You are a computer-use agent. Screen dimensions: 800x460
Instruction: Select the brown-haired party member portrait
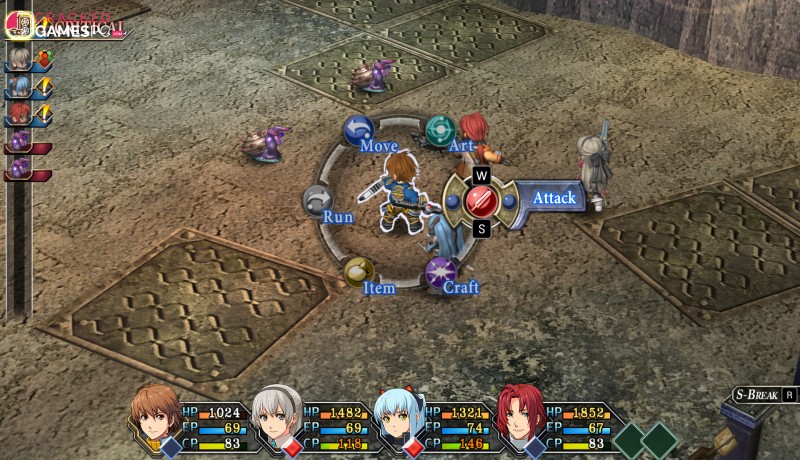pos(157,416)
